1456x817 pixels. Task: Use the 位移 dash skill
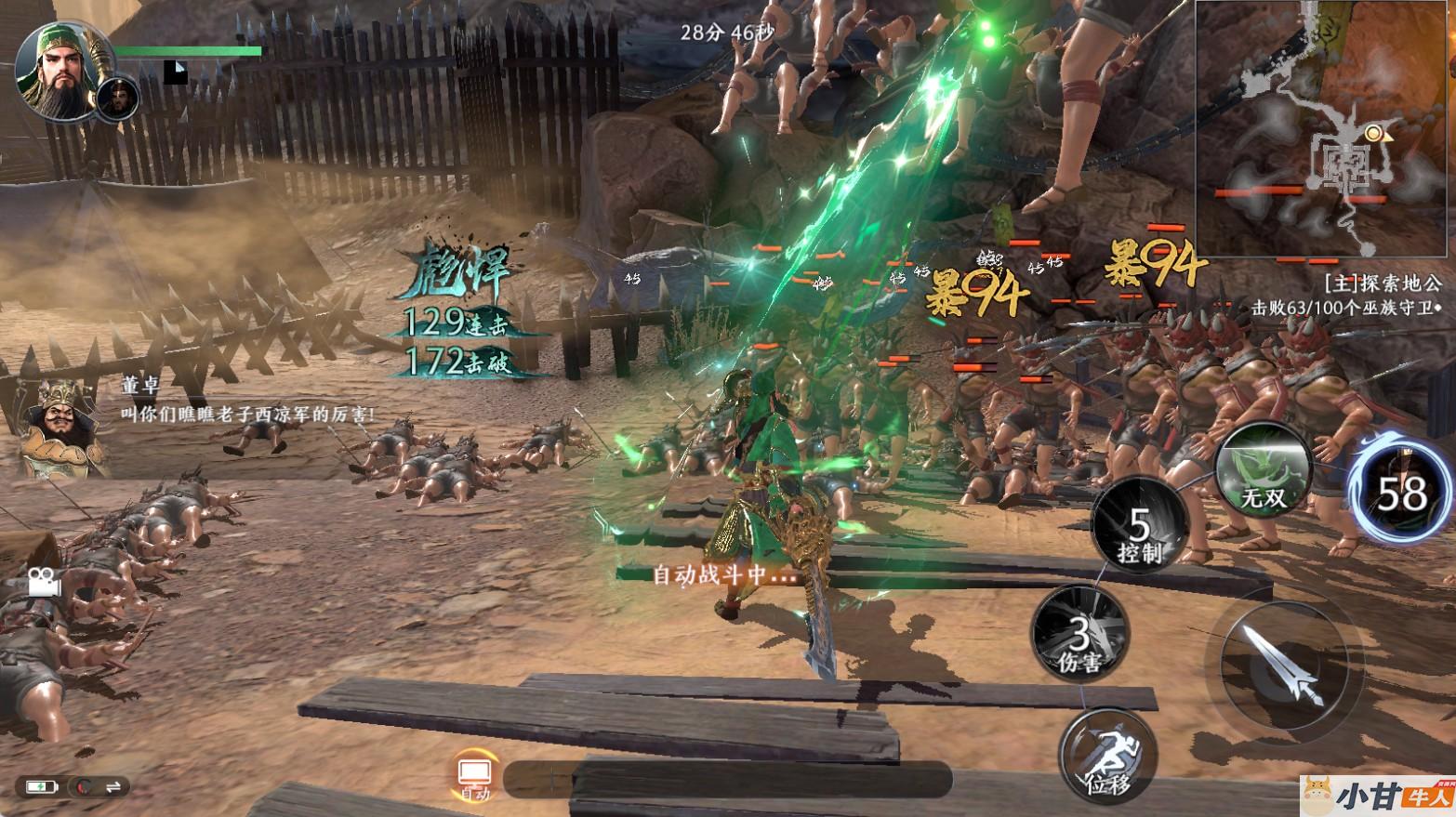point(1107,756)
